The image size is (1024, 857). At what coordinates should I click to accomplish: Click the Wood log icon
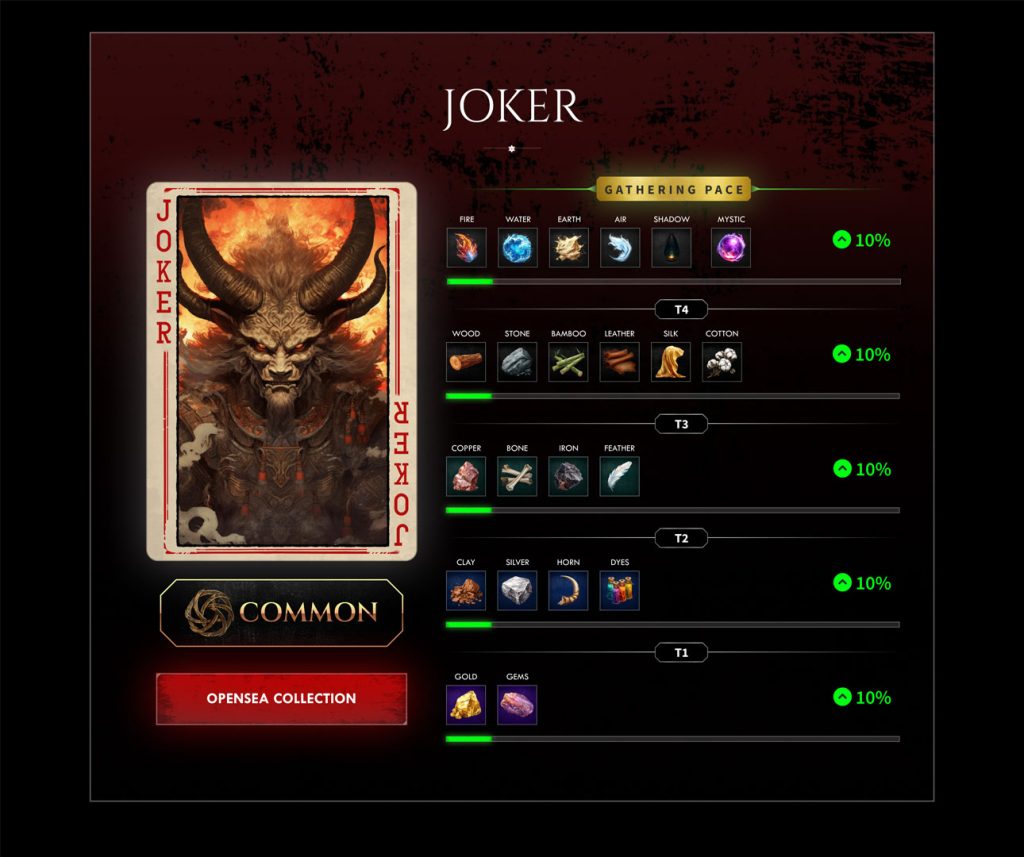click(x=466, y=362)
